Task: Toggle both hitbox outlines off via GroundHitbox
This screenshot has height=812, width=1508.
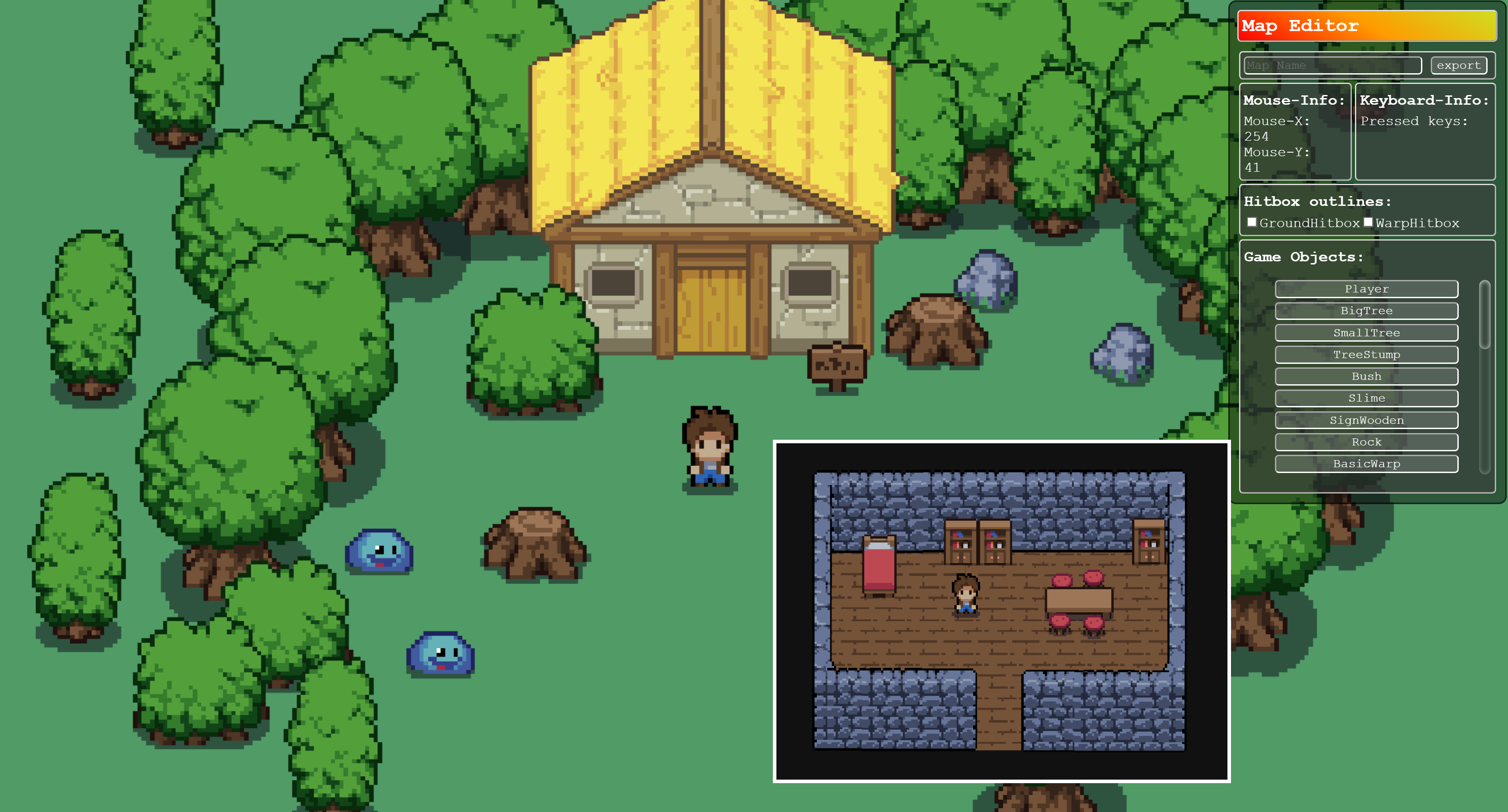Action: pos(1251,222)
